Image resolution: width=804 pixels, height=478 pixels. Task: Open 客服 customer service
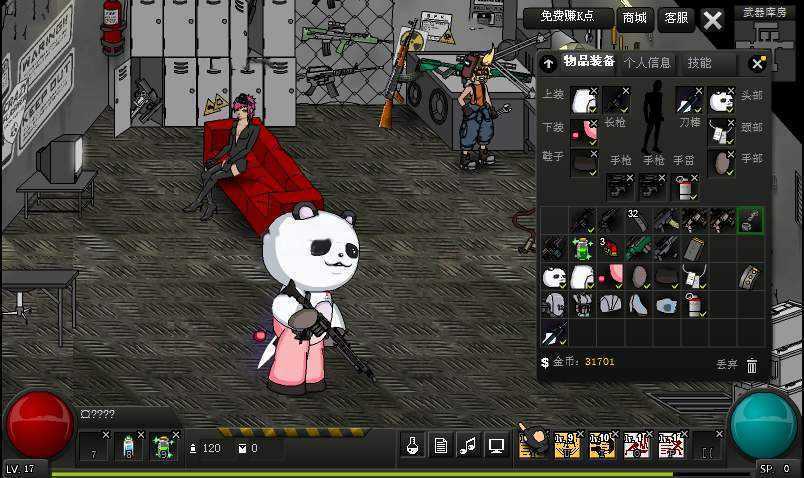[676, 18]
